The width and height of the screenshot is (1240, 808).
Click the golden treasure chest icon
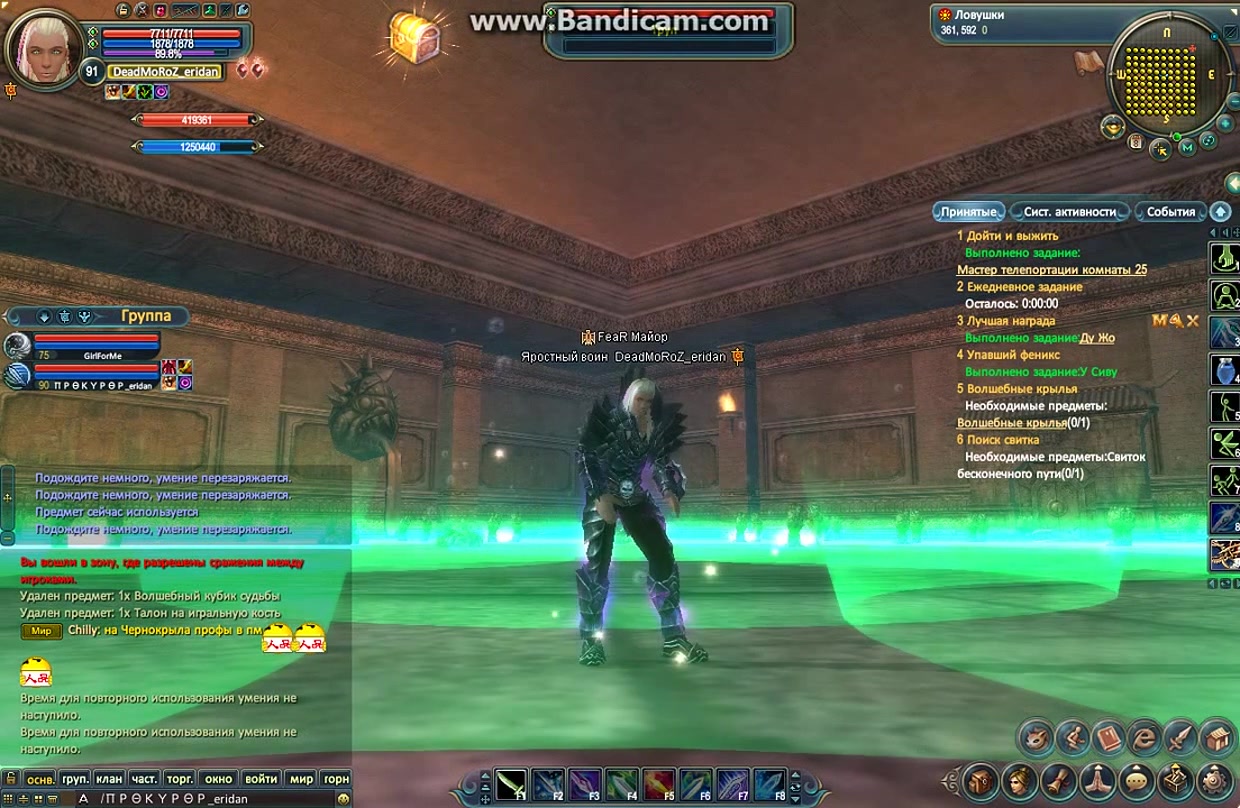coord(415,39)
